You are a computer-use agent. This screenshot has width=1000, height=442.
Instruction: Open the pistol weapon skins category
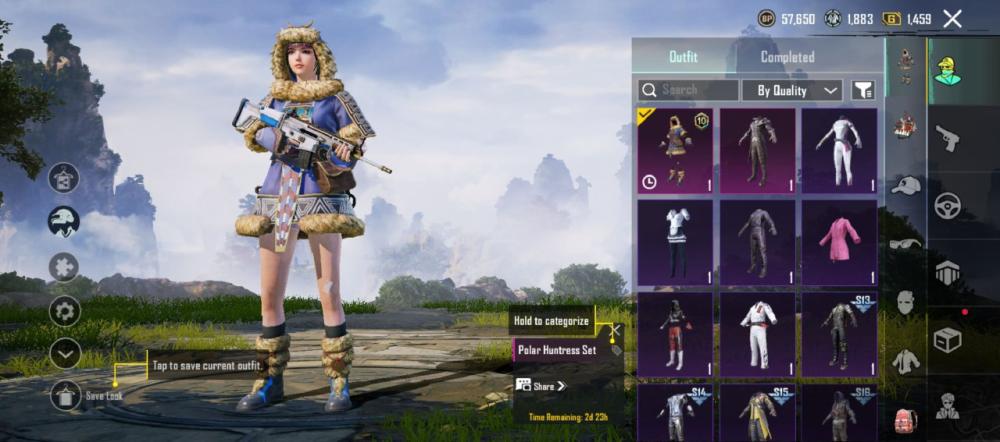coord(947,139)
